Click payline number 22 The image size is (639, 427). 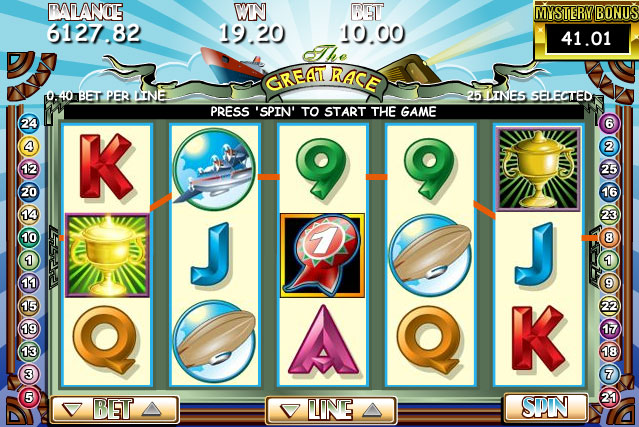[x=608, y=306]
